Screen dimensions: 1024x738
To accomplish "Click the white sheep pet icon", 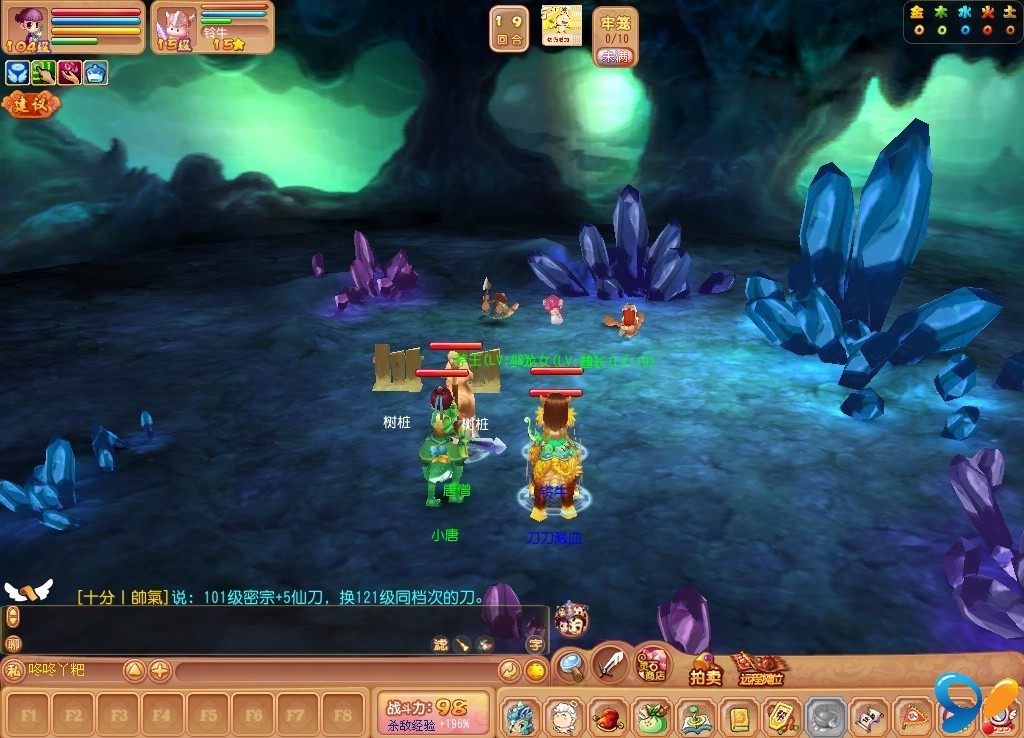I will tap(563, 716).
